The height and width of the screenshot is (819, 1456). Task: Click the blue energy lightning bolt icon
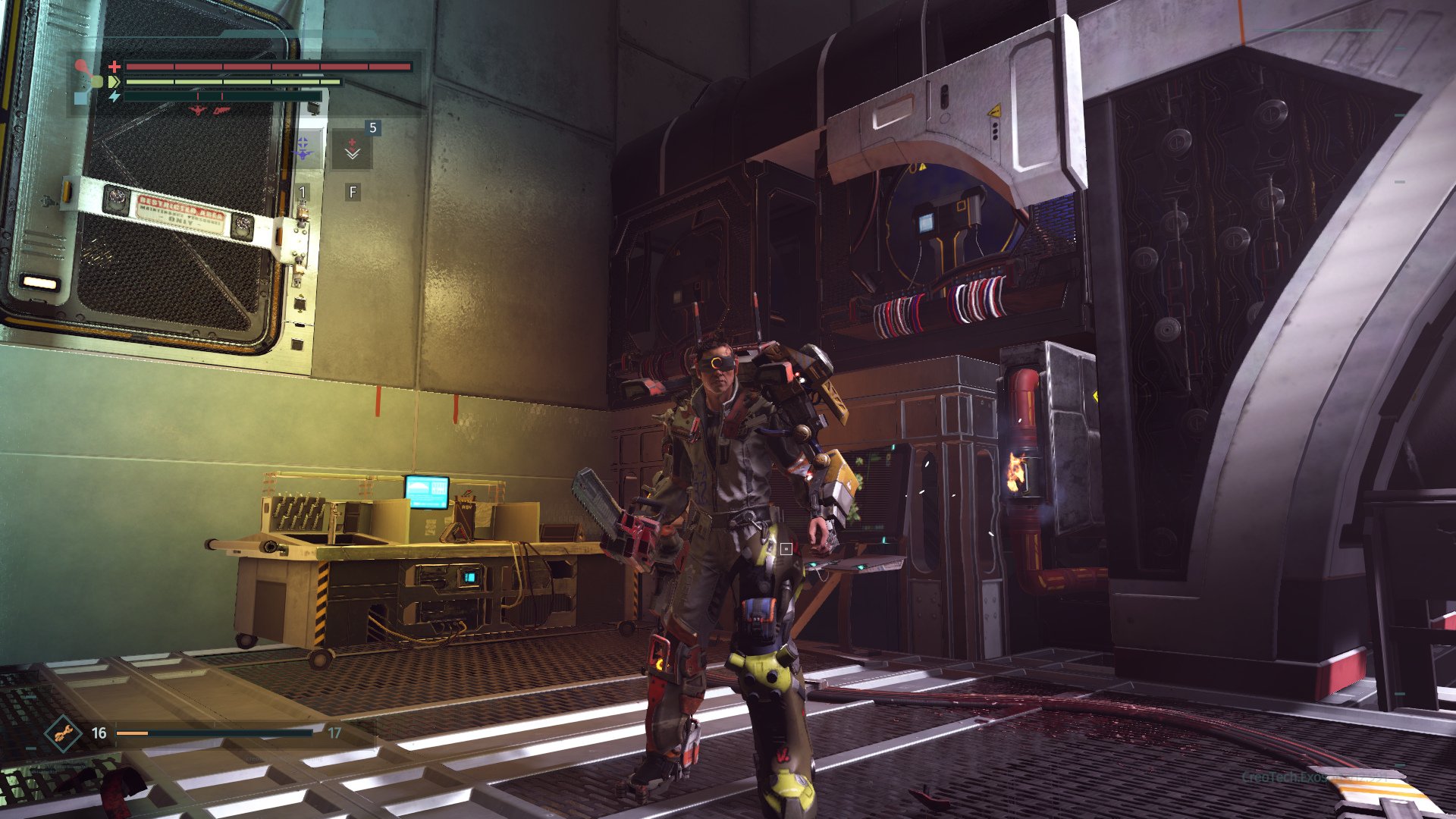(x=115, y=97)
